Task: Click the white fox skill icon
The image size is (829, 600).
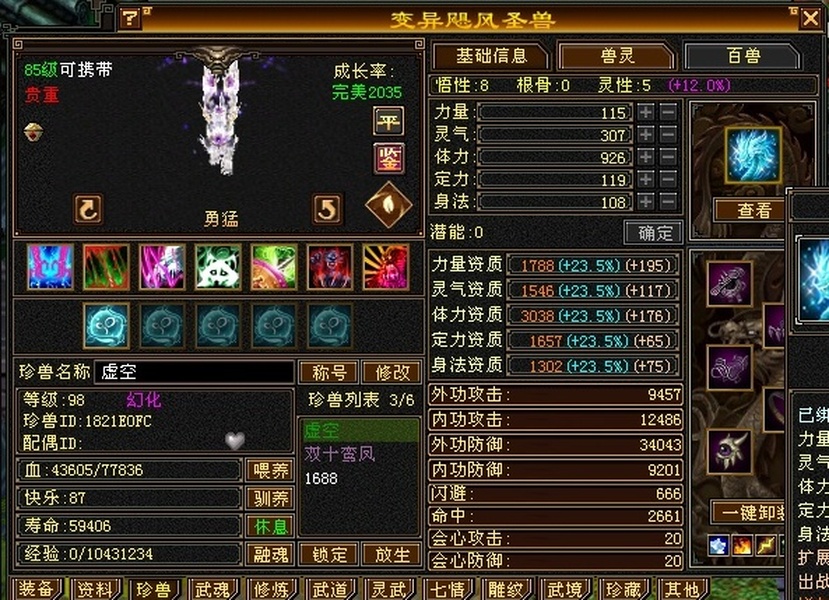Action: click(217, 266)
